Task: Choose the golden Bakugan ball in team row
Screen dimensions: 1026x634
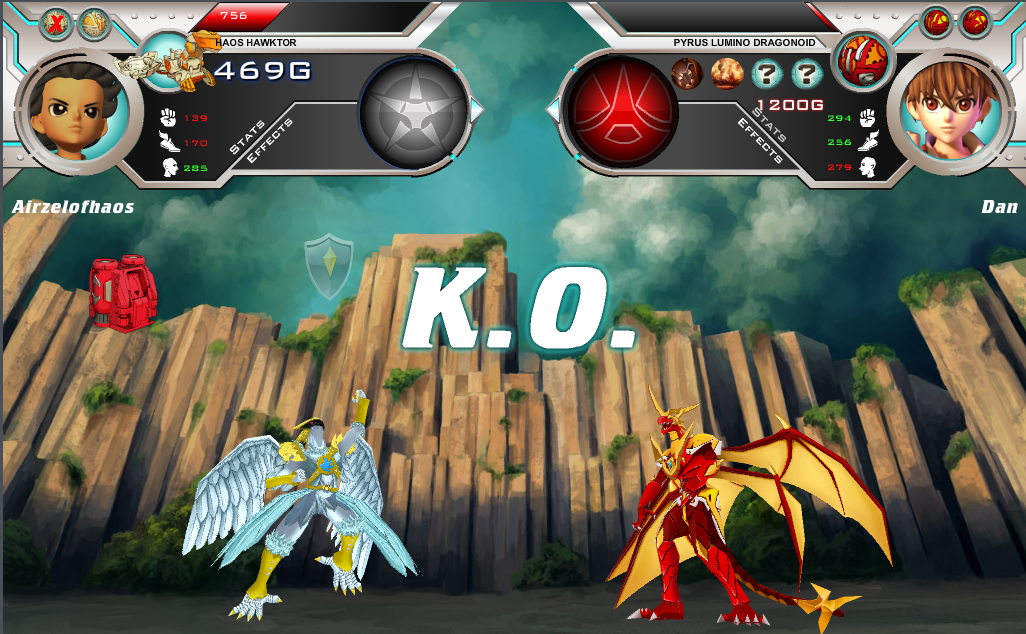Action: 94,23
